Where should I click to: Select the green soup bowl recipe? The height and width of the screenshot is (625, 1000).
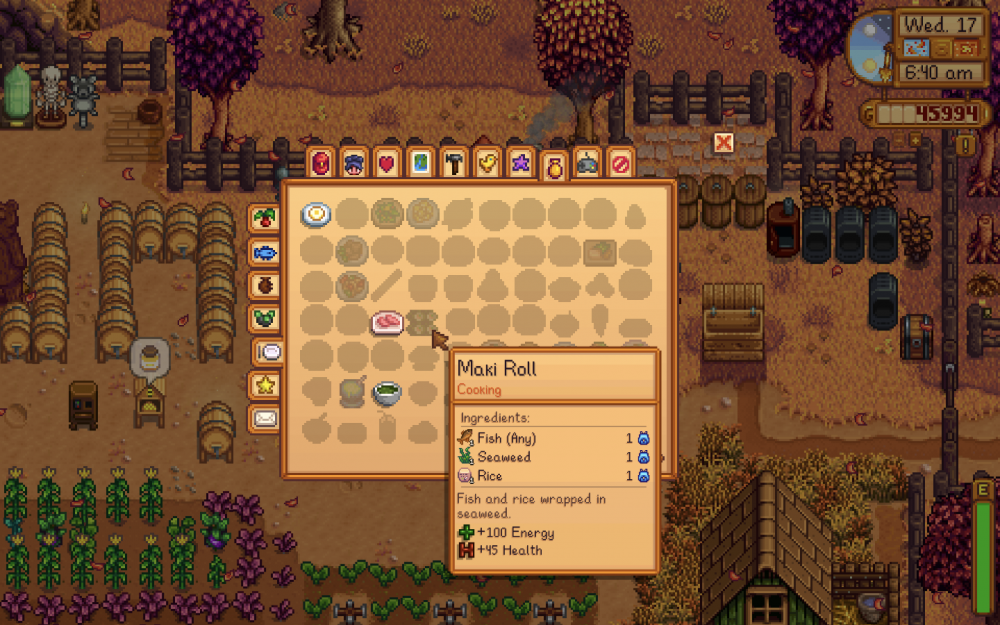point(387,393)
